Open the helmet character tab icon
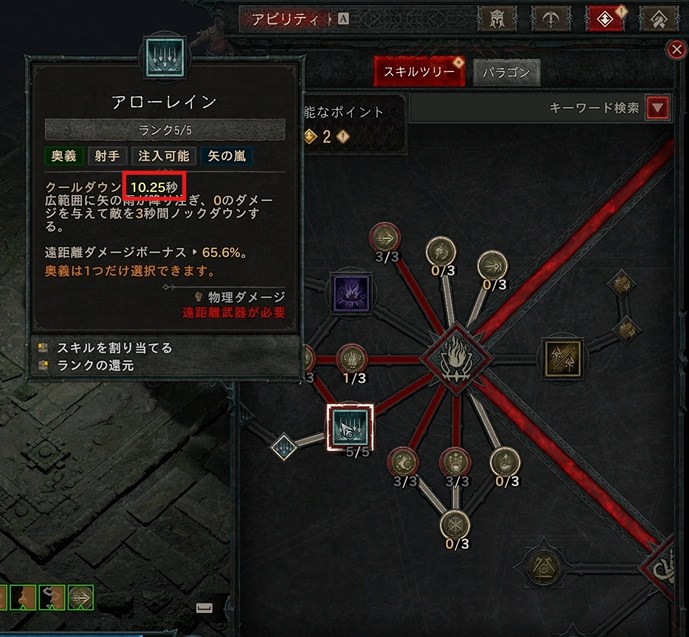Screen dimensions: 689x637 pos(495,18)
